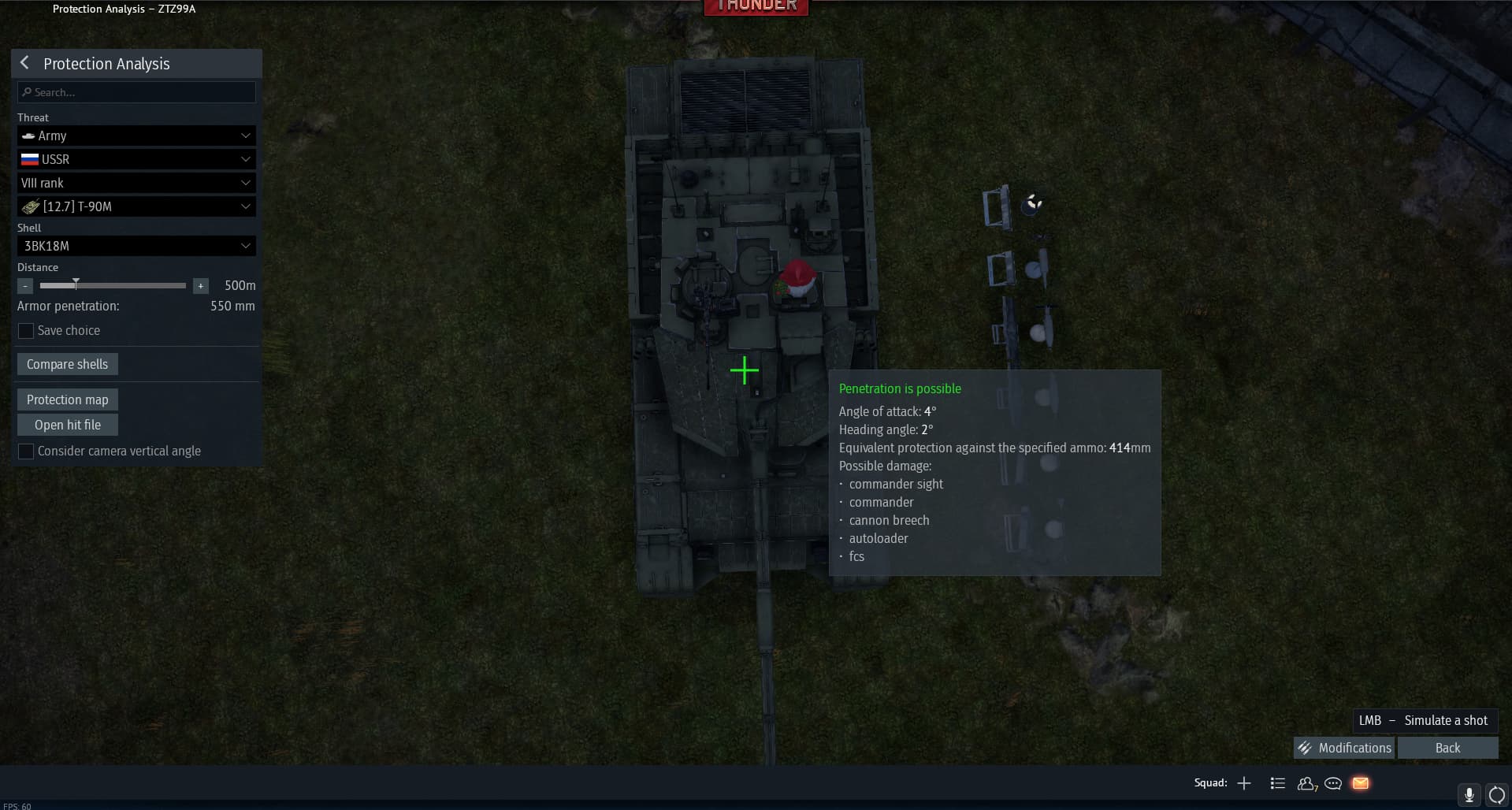Screen dimensions: 1512x810
Task: Open the Modifications panel
Action: (x=1344, y=748)
